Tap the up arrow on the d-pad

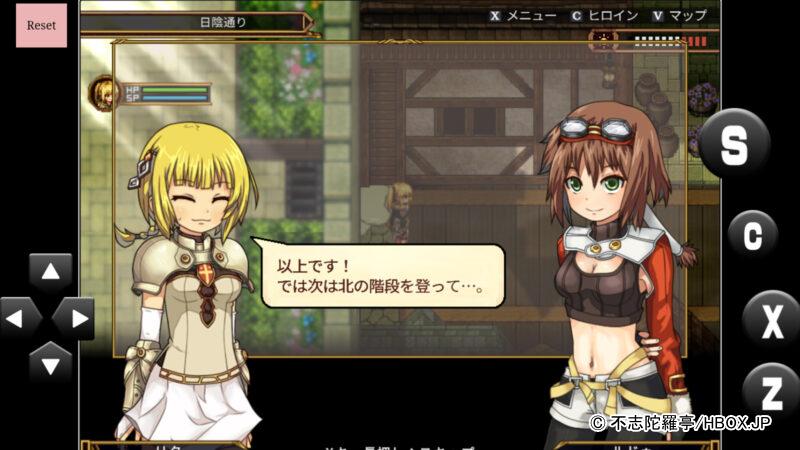pyautogui.click(x=50, y=272)
